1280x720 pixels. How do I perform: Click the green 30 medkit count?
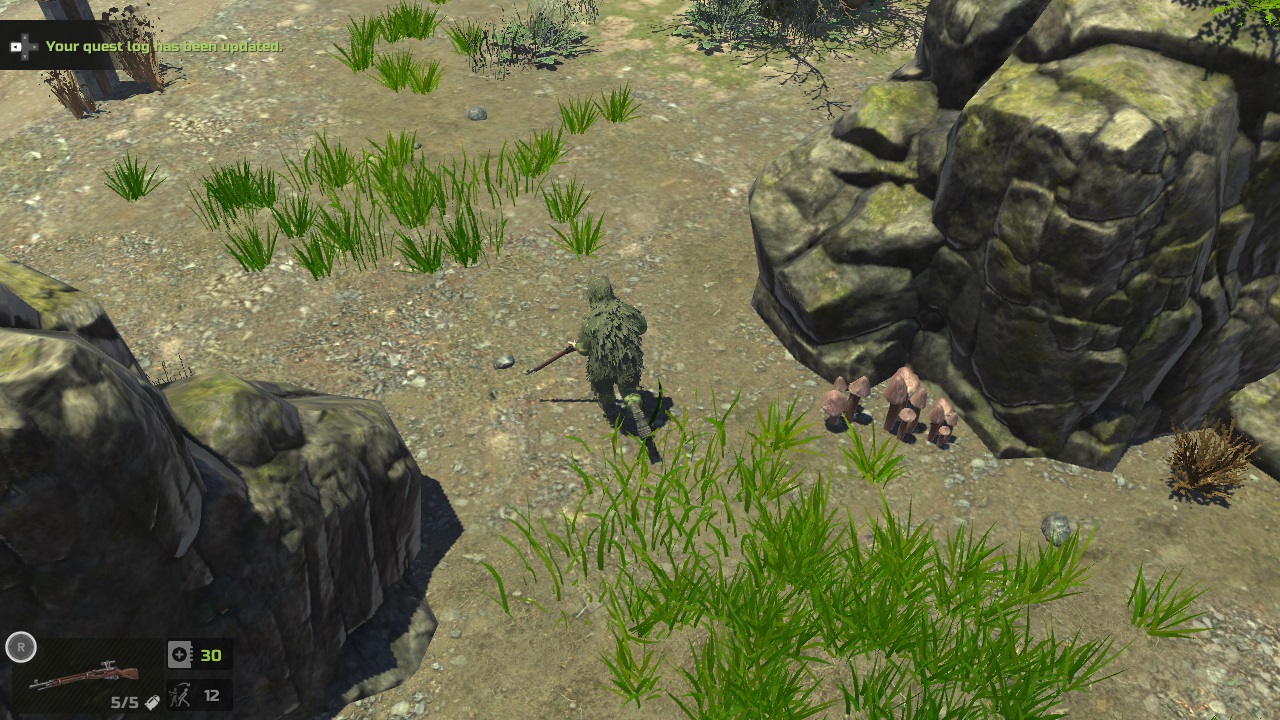[210, 654]
